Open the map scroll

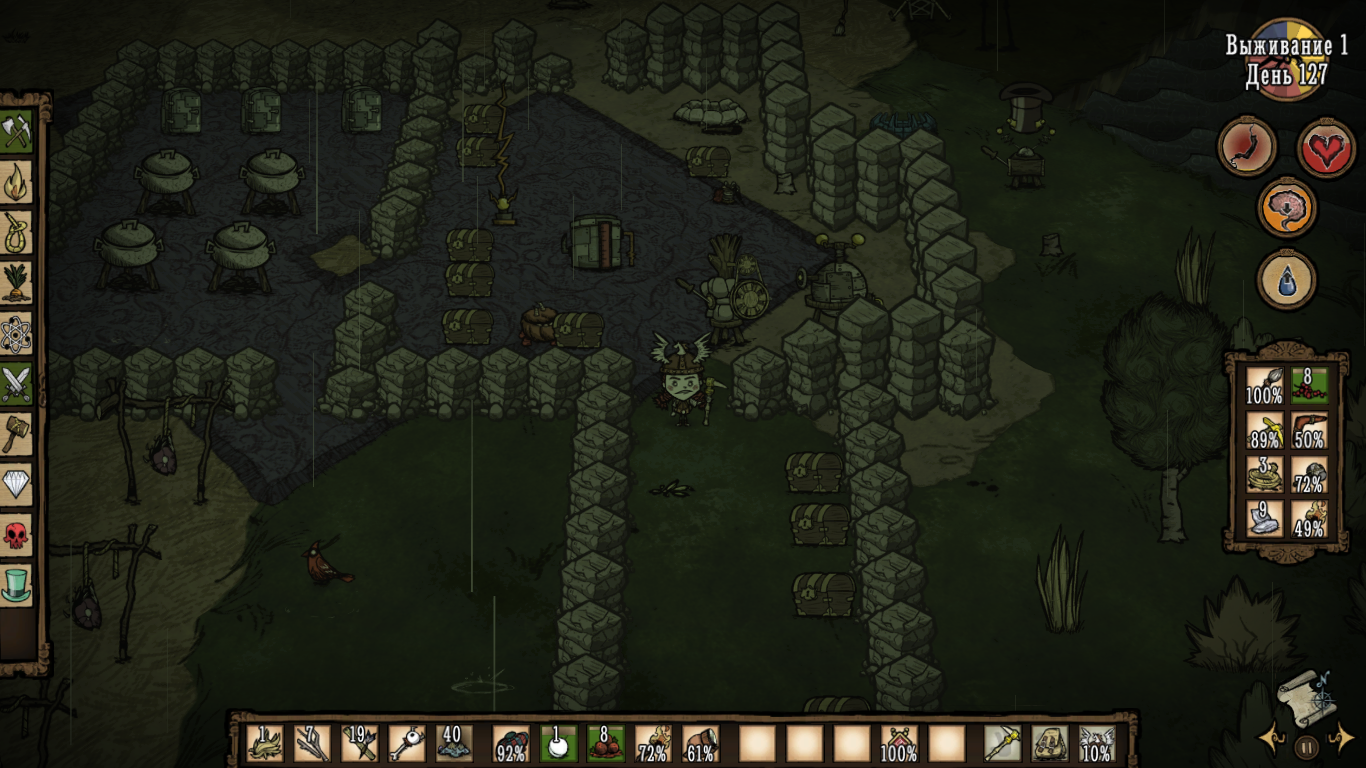(1304, 695)
